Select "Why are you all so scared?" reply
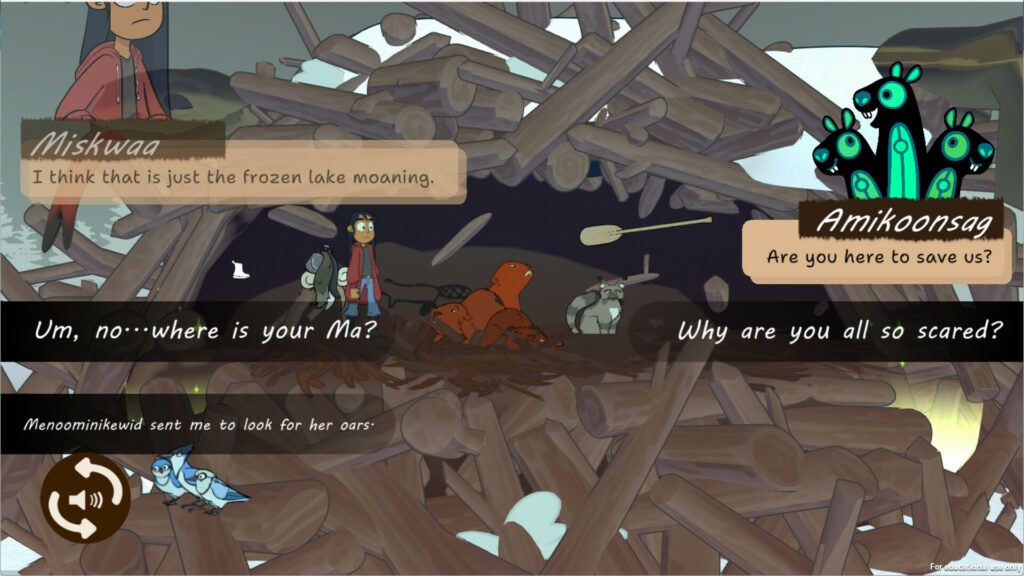 (x=838, y=331)
